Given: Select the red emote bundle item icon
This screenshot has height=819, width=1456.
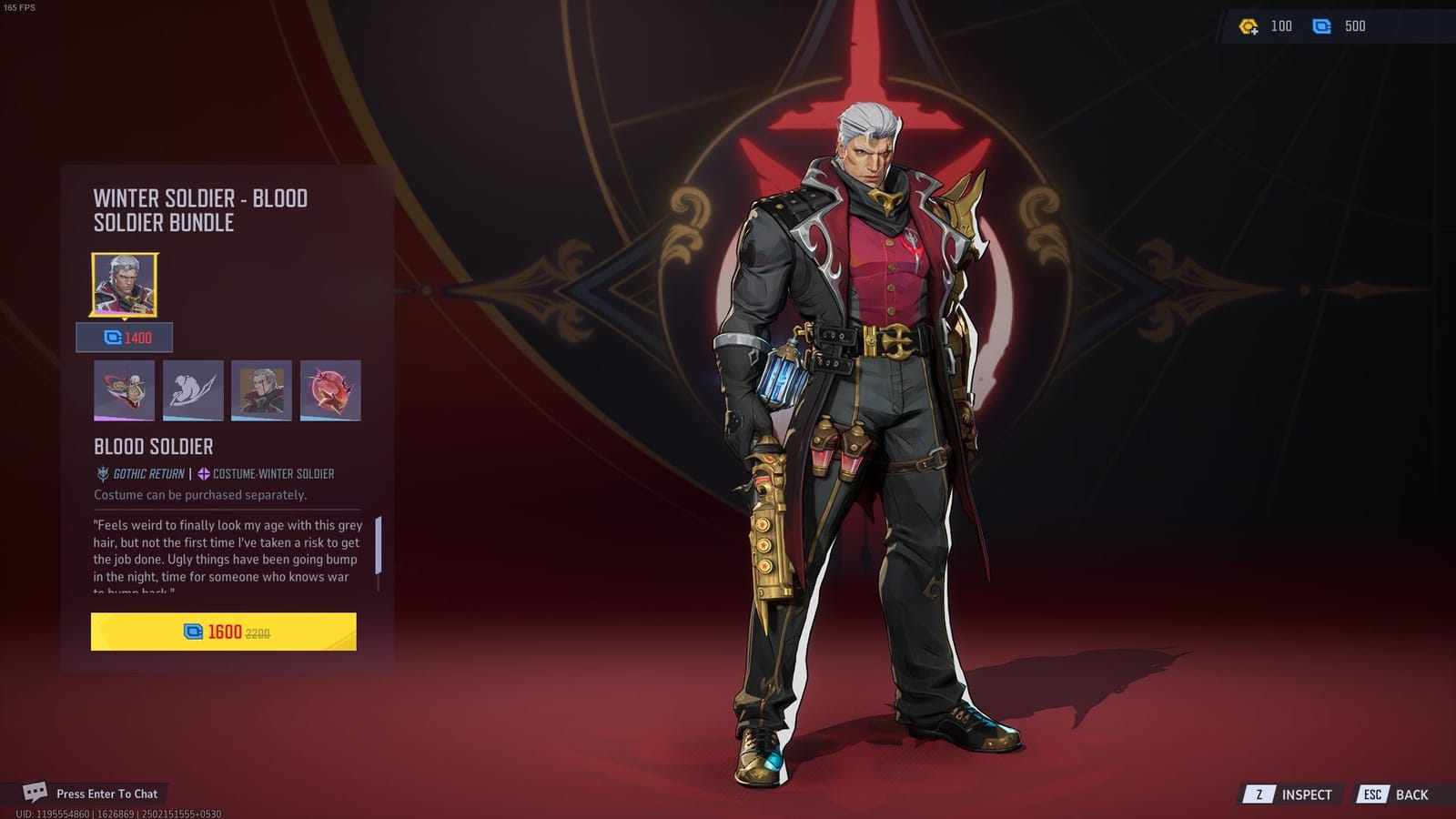Looking at the screenshot, I should point(329,390).
